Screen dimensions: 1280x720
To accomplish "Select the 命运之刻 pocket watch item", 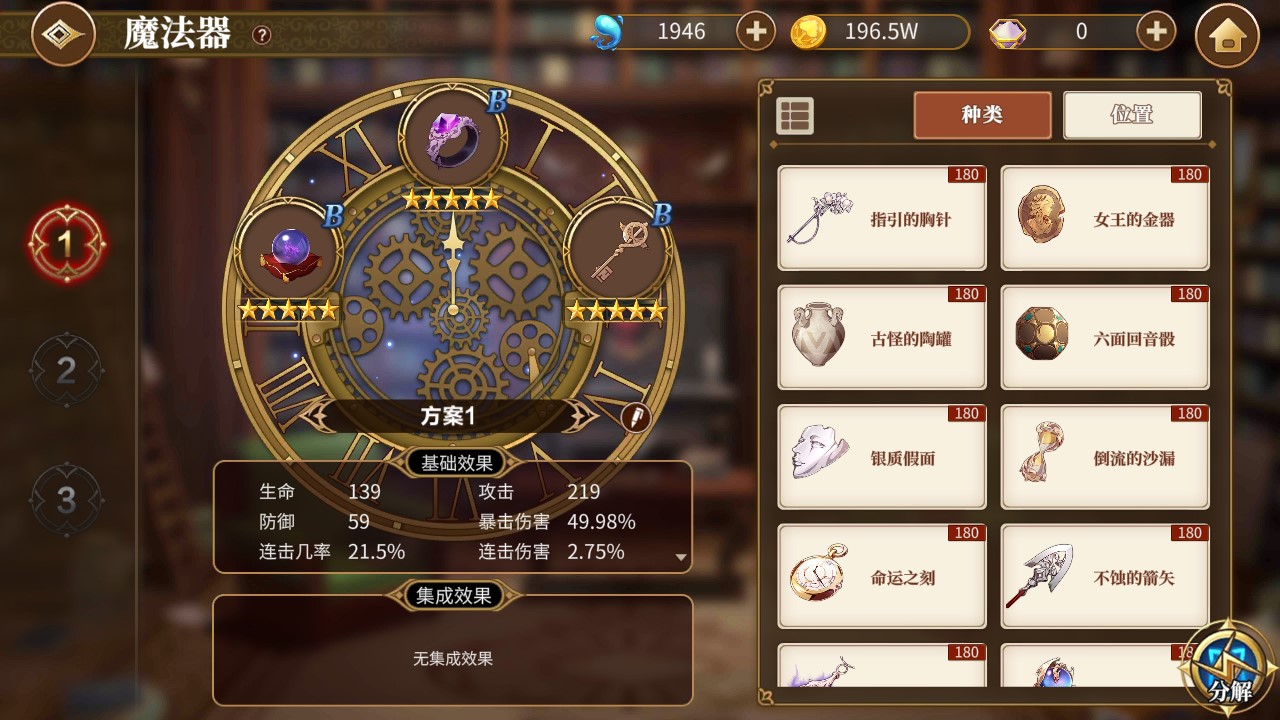I will point(881,577).
